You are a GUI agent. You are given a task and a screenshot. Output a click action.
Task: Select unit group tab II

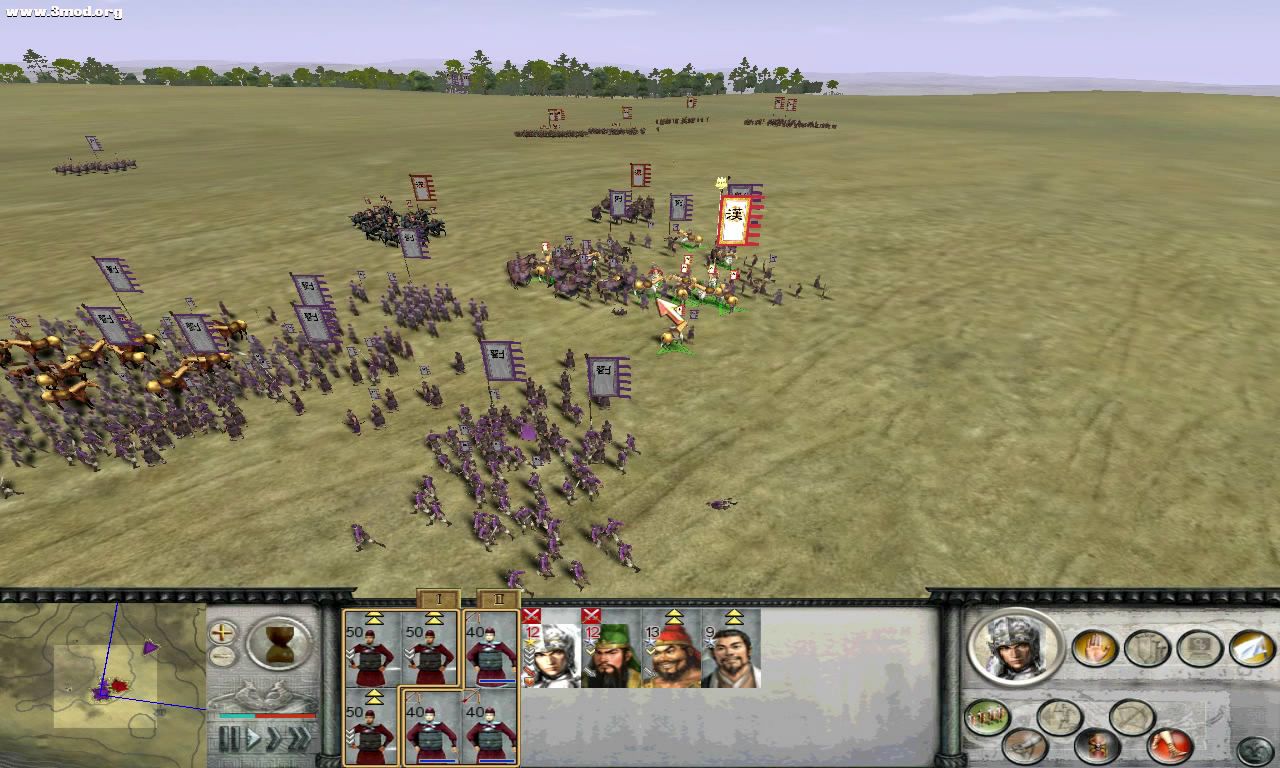(499, 598)
